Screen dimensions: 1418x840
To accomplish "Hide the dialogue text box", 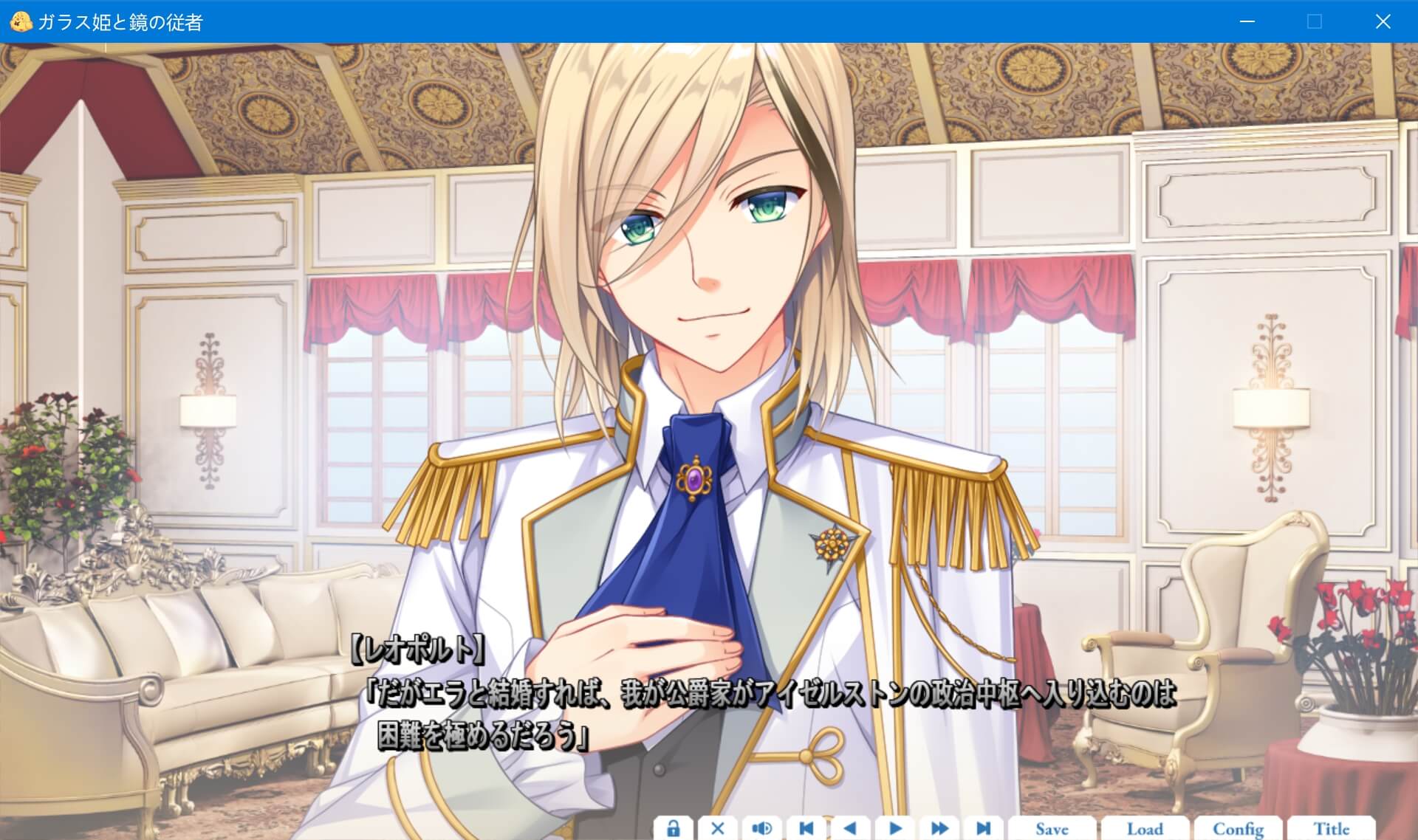I will (x=717, y=828).
